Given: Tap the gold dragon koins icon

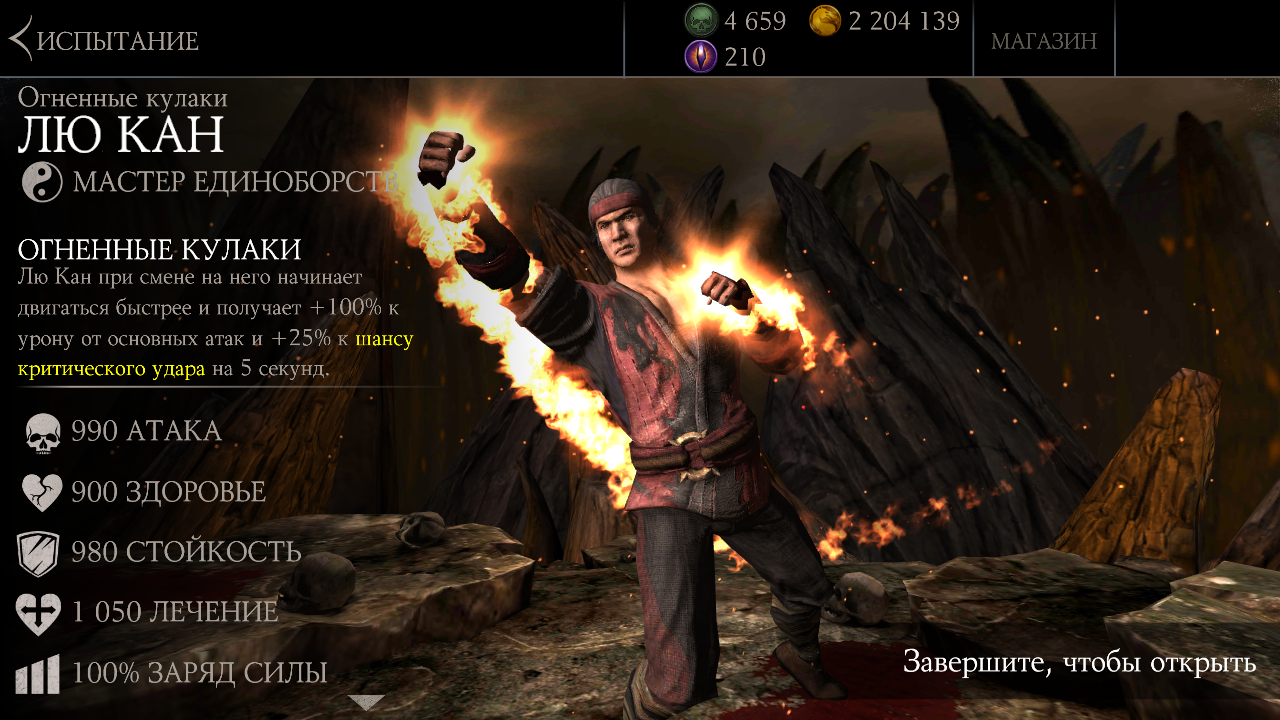Looking at the screenshot, I should (x=825, y=20).
